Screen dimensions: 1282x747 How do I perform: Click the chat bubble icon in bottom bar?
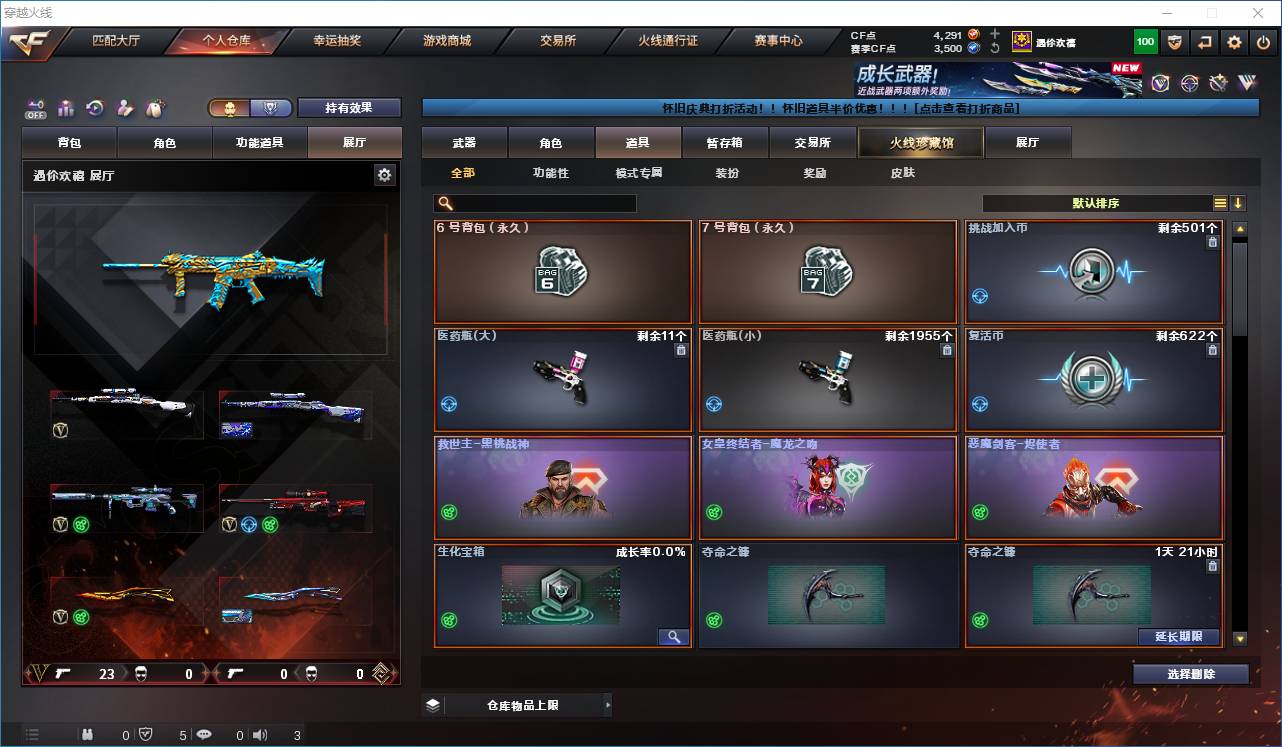(204, 734)
